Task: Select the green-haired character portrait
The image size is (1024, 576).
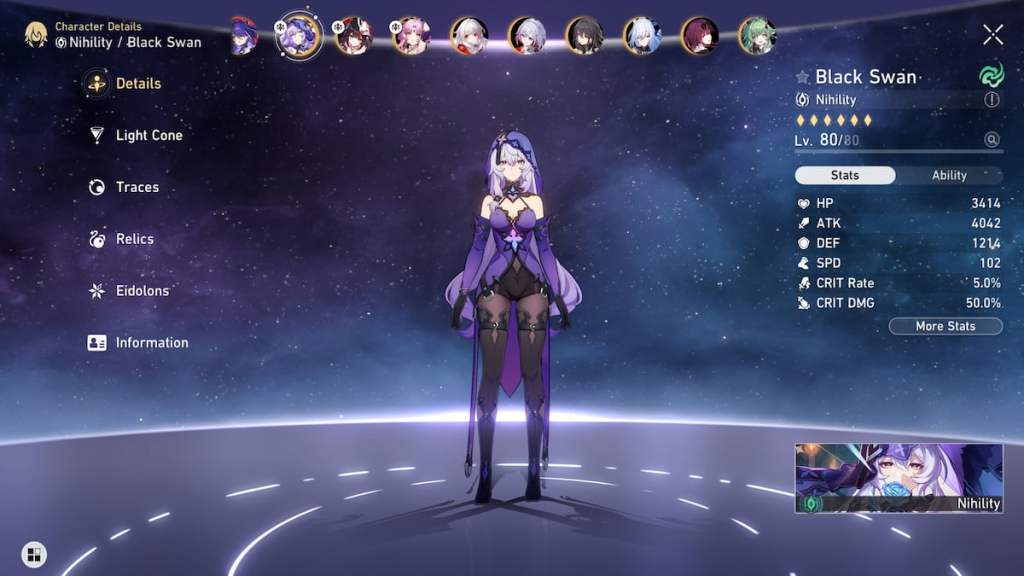Action: (757, 36)
